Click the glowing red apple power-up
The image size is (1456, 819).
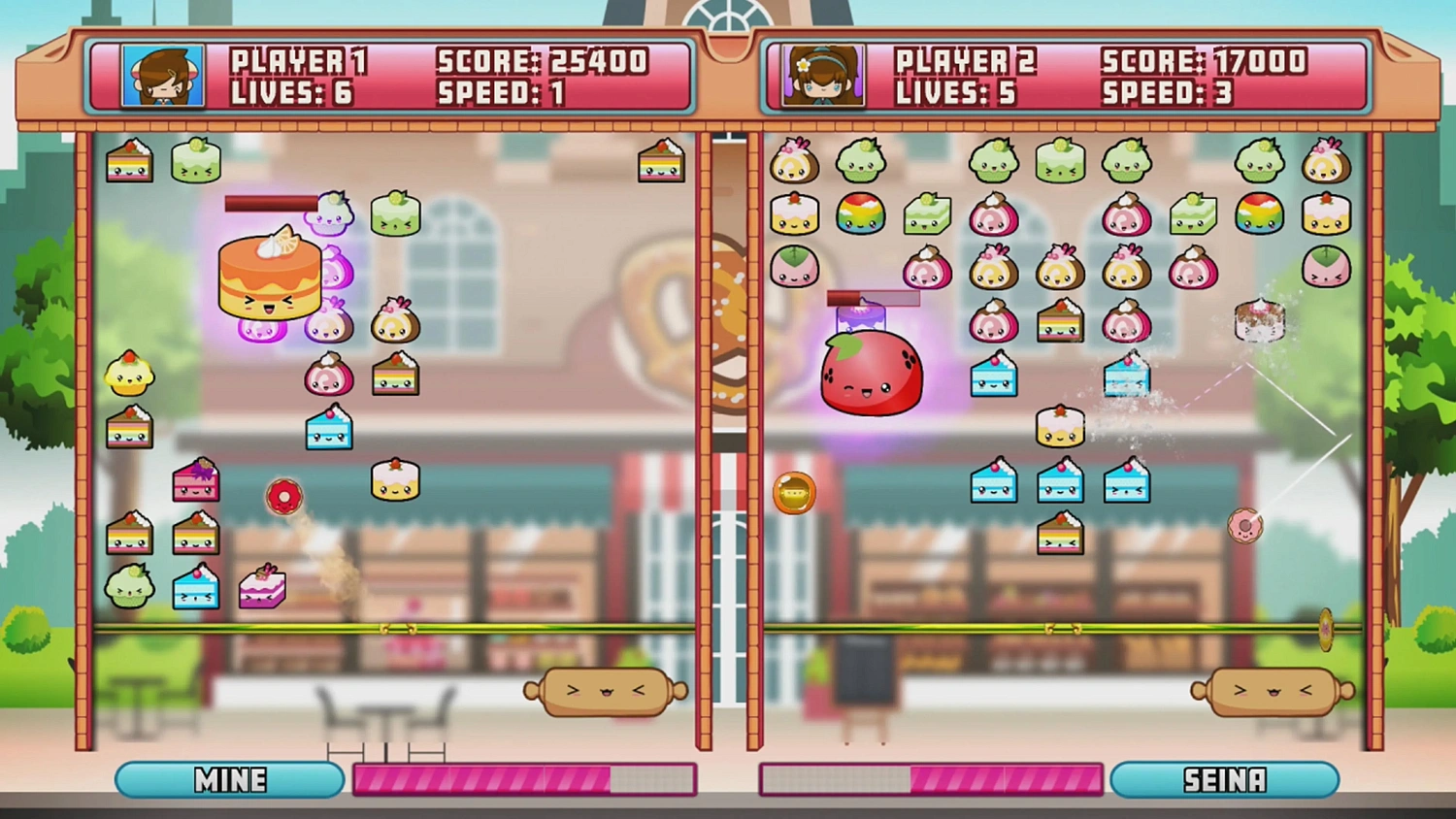871,374
